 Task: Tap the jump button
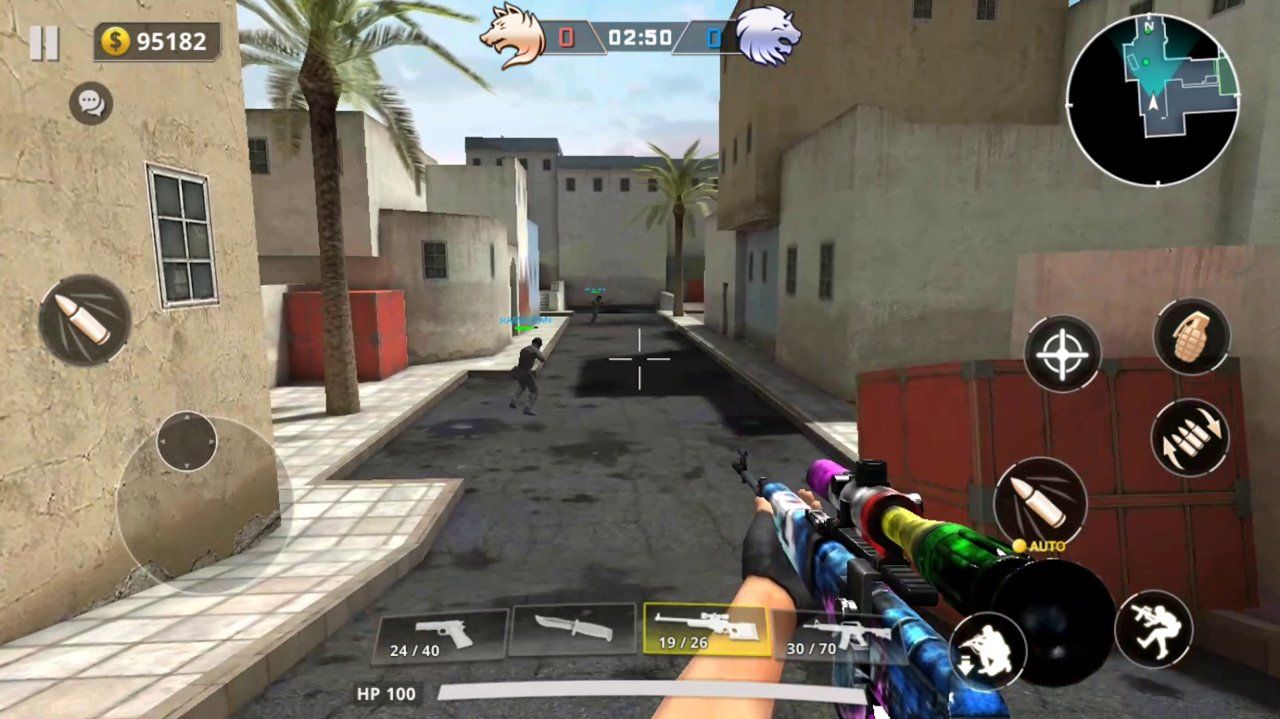tap(1153, 629)
